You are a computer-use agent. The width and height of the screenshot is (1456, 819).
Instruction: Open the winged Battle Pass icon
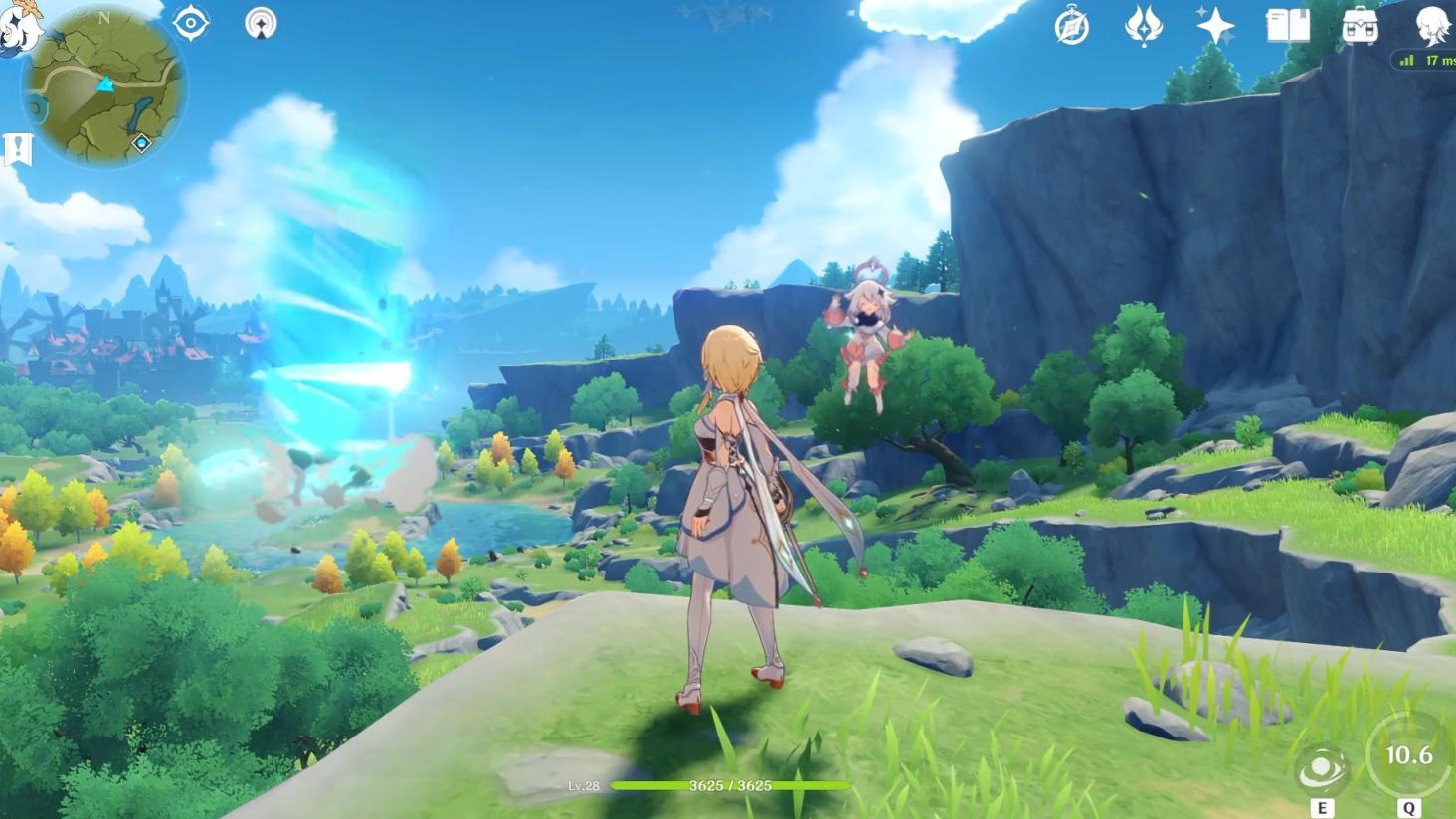tap(1143, 25)
